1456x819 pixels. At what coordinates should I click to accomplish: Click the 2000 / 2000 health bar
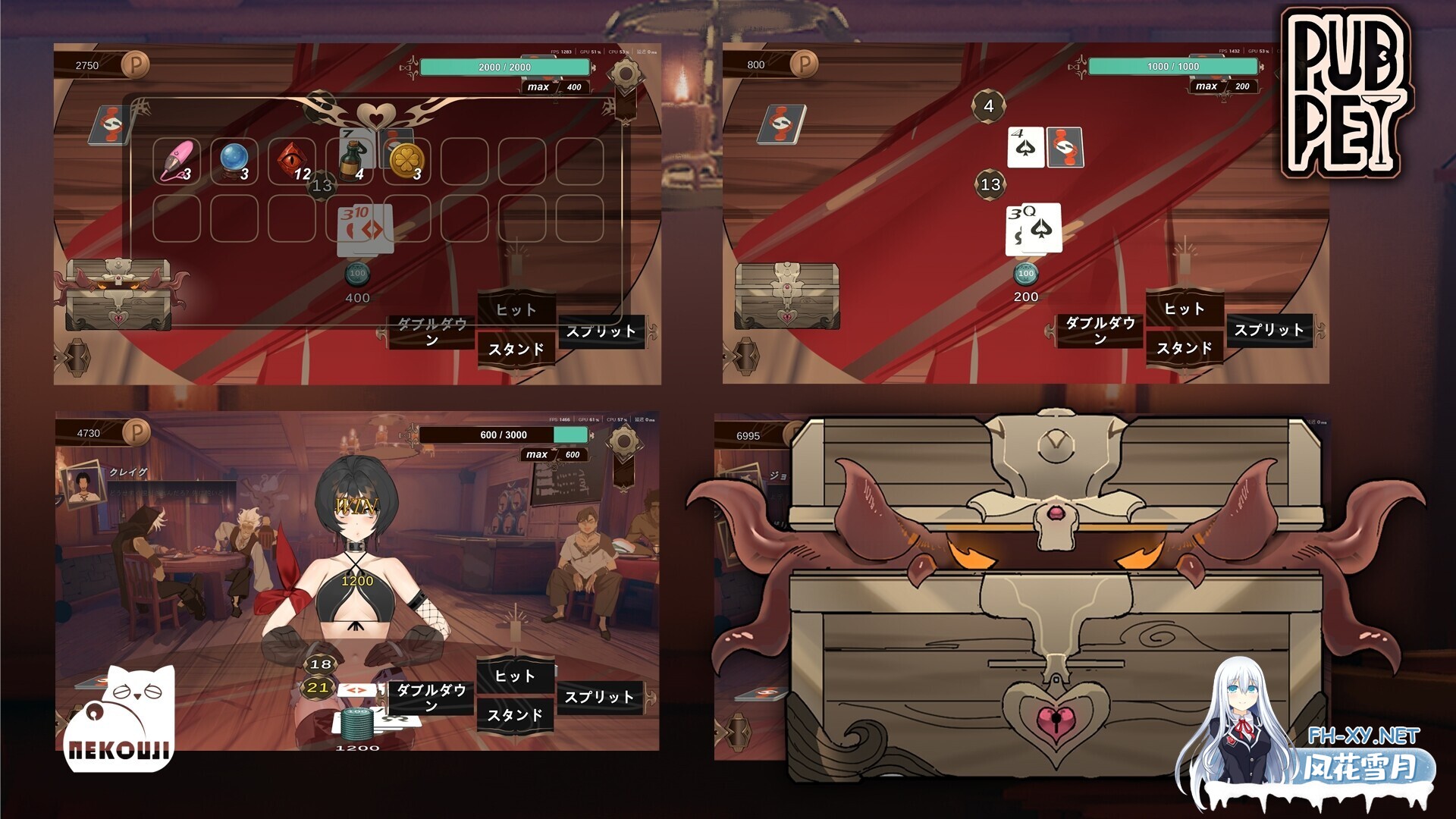point(504,66)
